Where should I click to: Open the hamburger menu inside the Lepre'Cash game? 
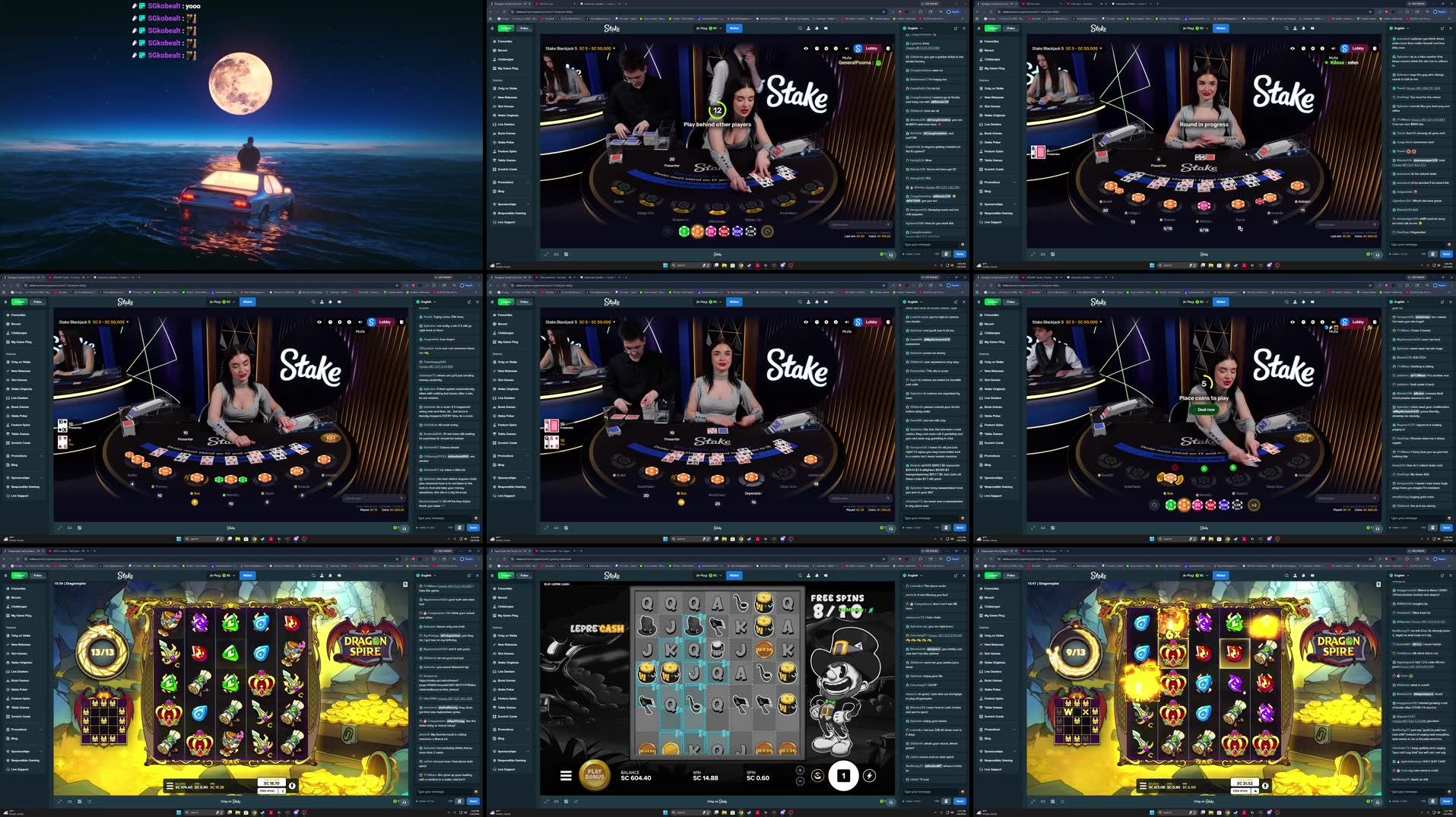(566, 776)
